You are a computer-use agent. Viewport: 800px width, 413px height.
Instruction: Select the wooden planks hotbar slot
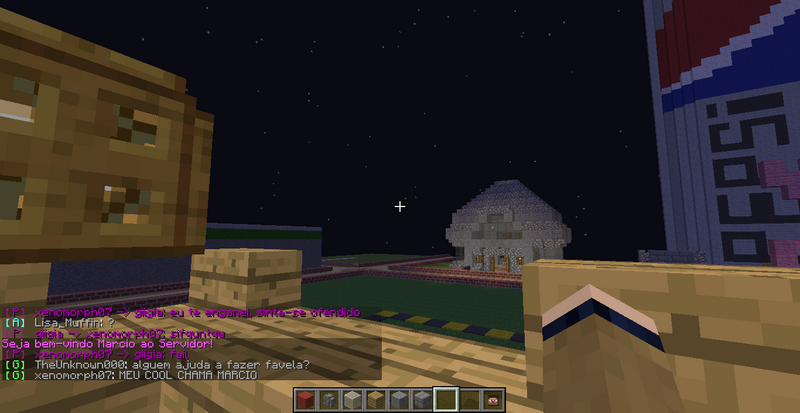(x=376, y=401)
